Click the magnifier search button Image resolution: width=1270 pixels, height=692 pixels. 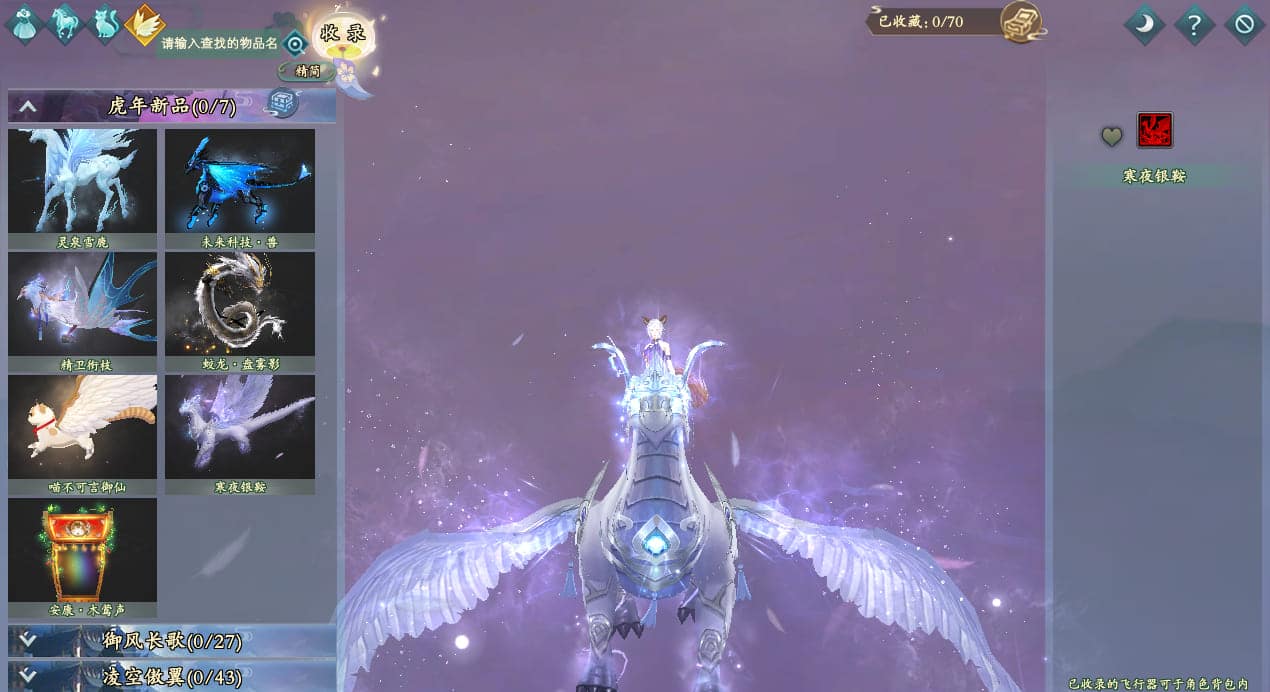295,44
